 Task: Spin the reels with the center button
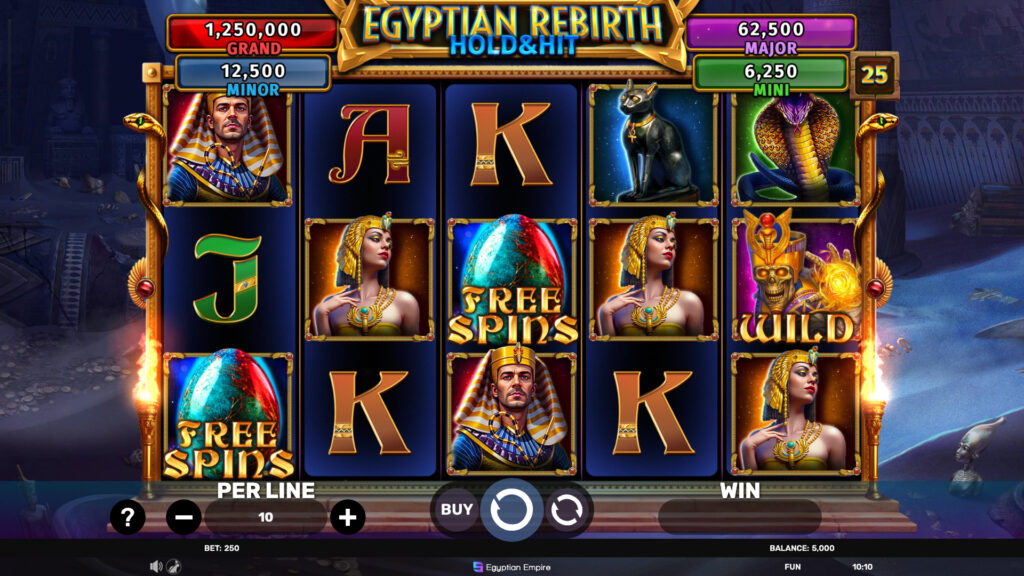pyautogui.click(x=511, y=510)
